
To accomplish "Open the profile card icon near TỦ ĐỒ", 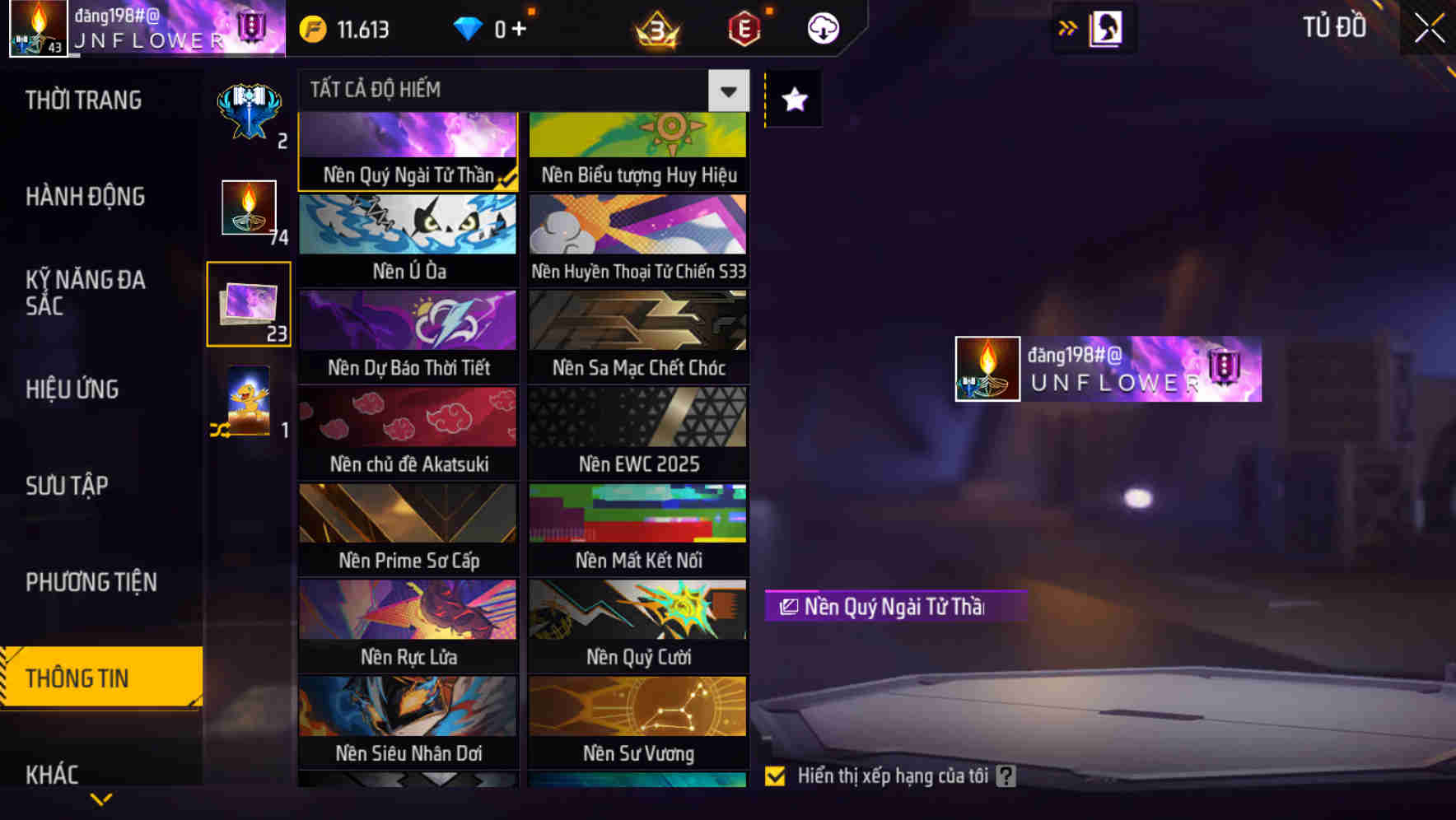I will tap(1104, 27).
